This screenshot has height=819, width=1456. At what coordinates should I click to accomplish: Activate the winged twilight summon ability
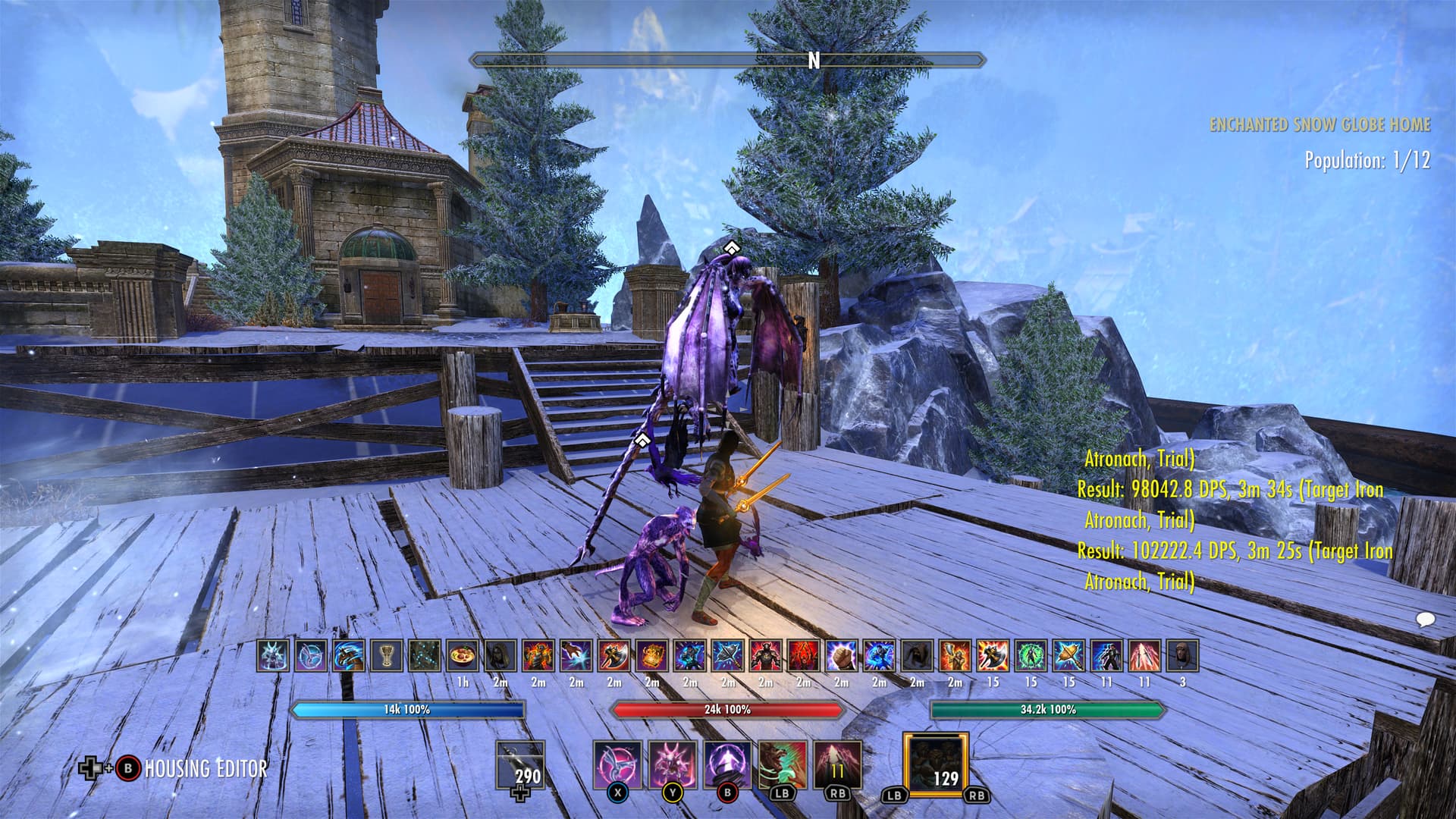[617, 764]
